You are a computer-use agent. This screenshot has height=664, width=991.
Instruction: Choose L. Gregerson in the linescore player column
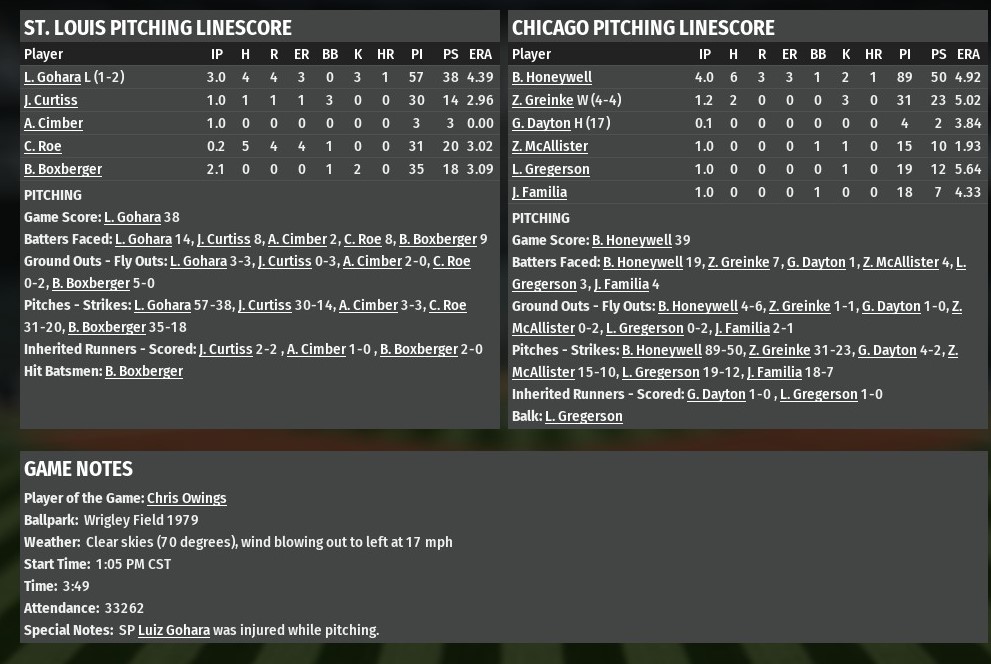pos(550,169)
